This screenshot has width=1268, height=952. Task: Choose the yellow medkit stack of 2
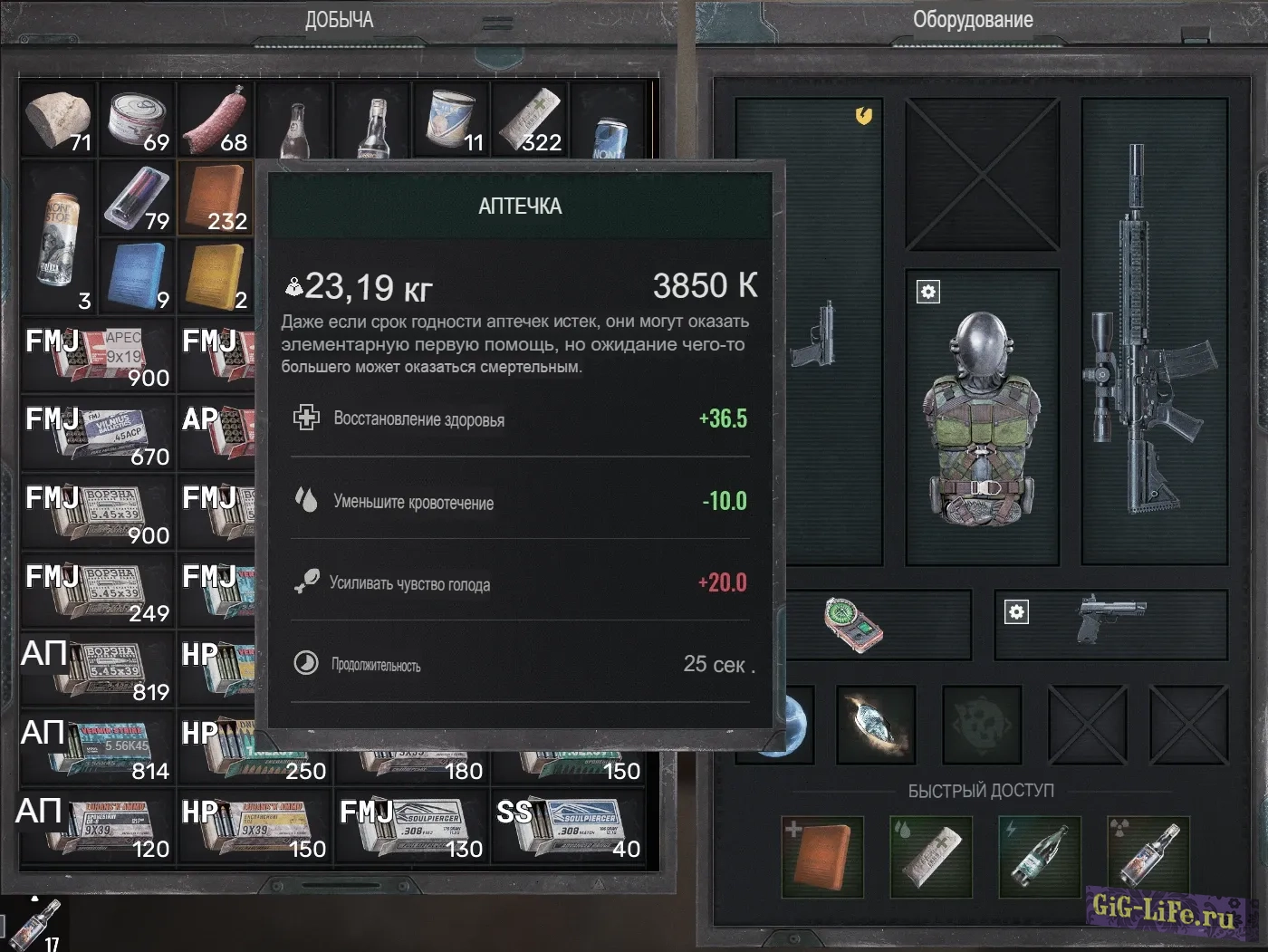pyautogui.click(x=216, y=276)
